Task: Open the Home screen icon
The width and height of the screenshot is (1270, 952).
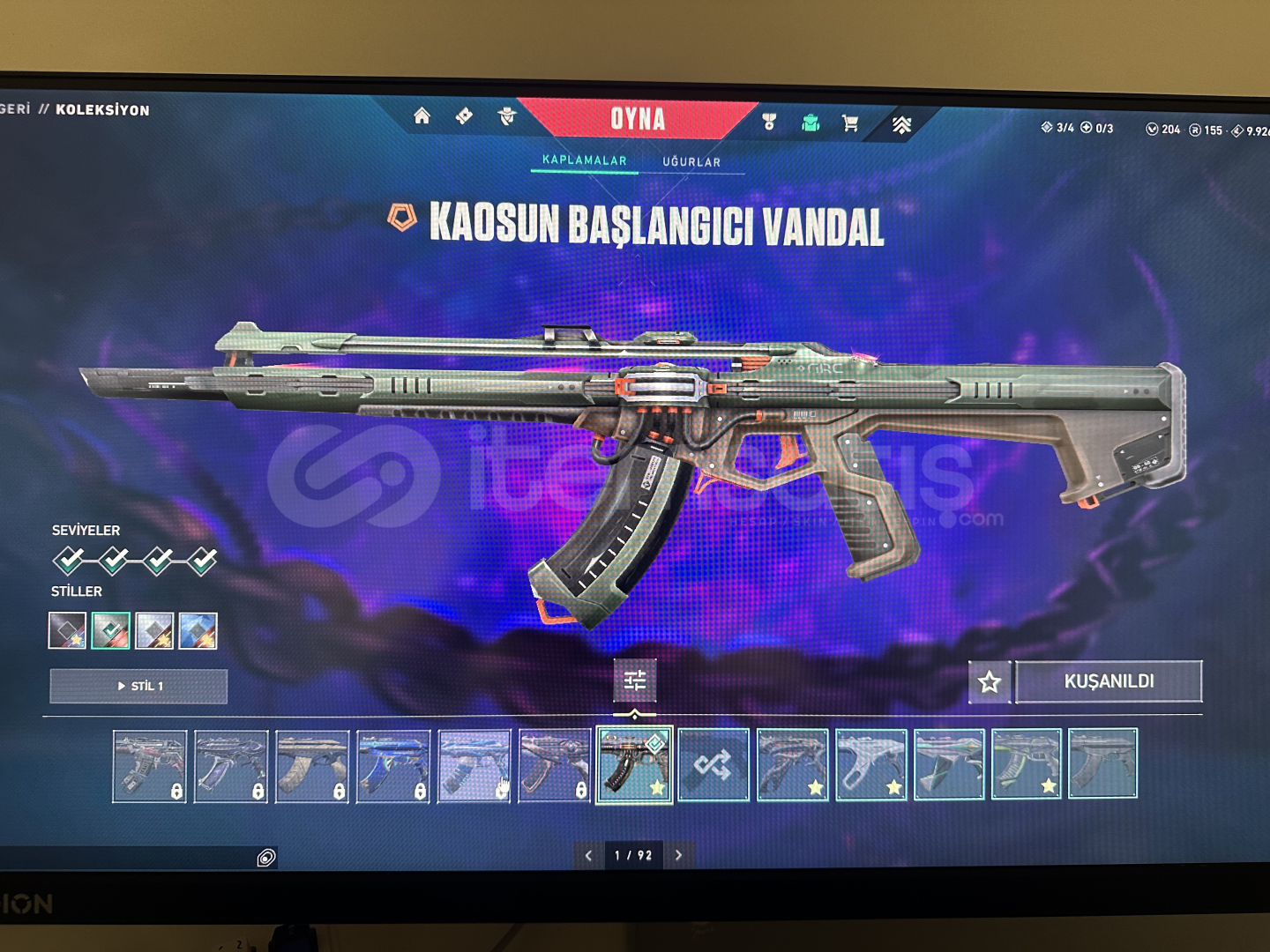Action: click(422, 115)
